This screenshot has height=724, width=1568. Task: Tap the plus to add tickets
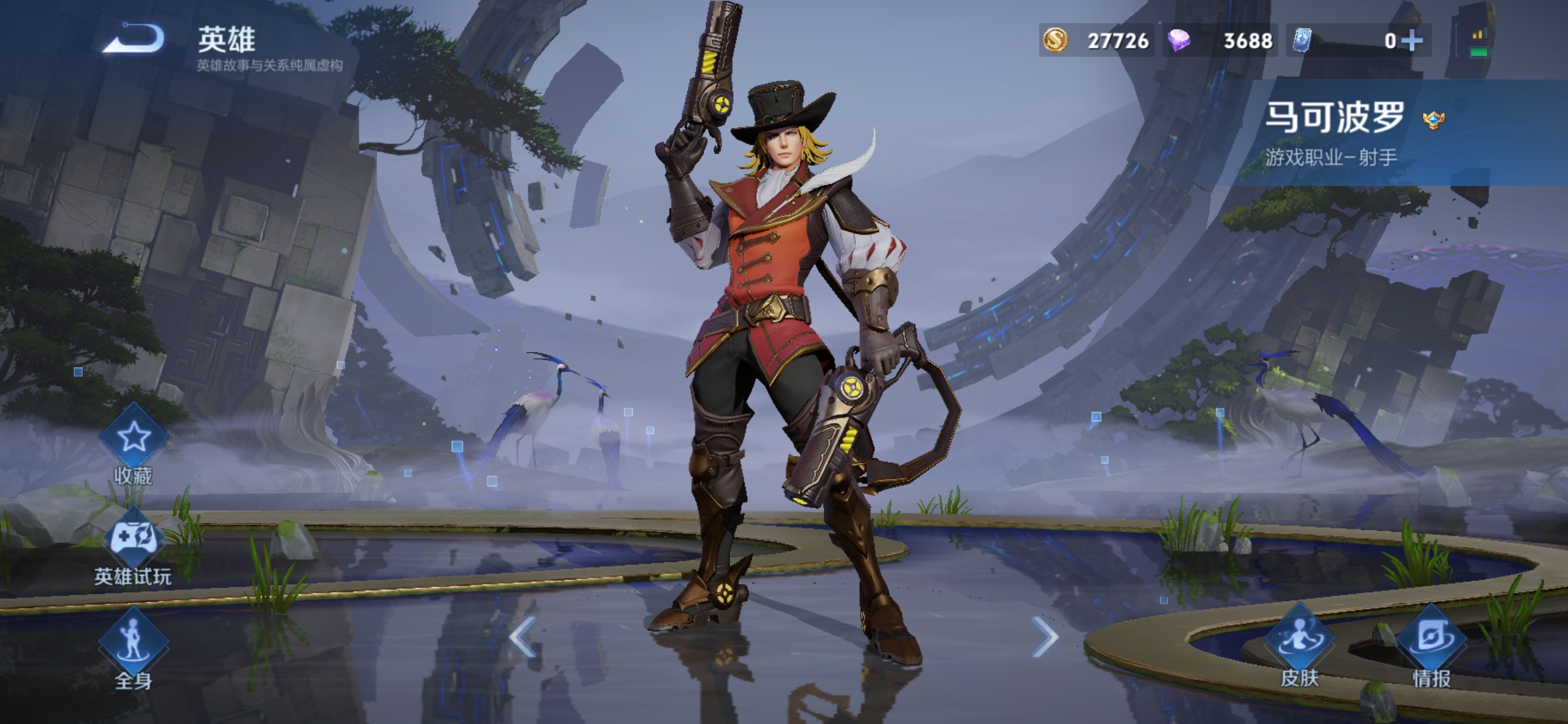point(1412,41)
